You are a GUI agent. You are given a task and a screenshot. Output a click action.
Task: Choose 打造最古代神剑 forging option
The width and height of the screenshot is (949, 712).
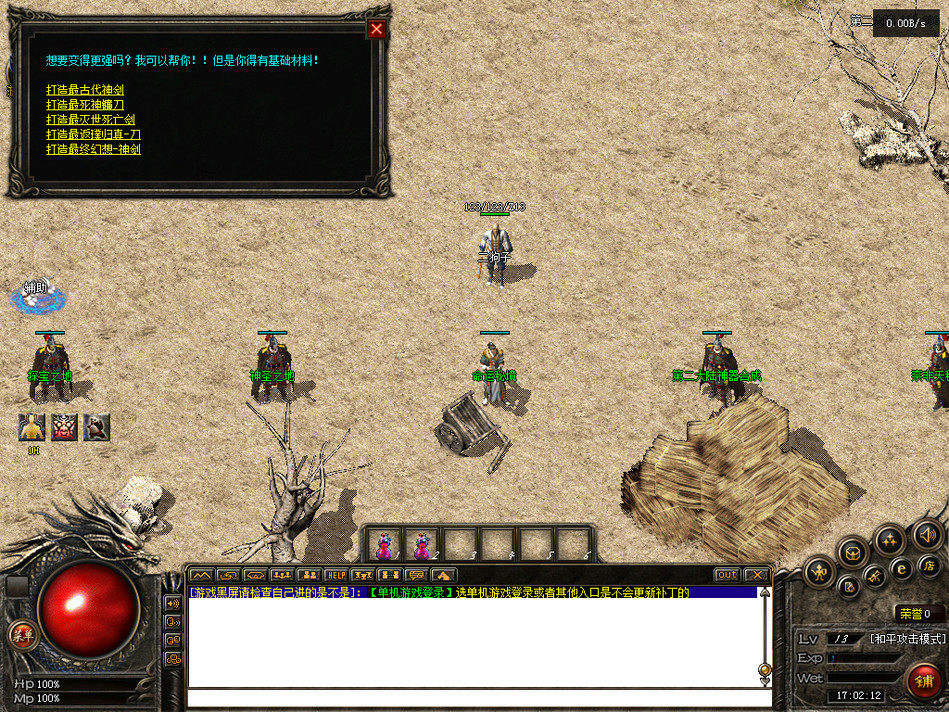click(84, 90)
